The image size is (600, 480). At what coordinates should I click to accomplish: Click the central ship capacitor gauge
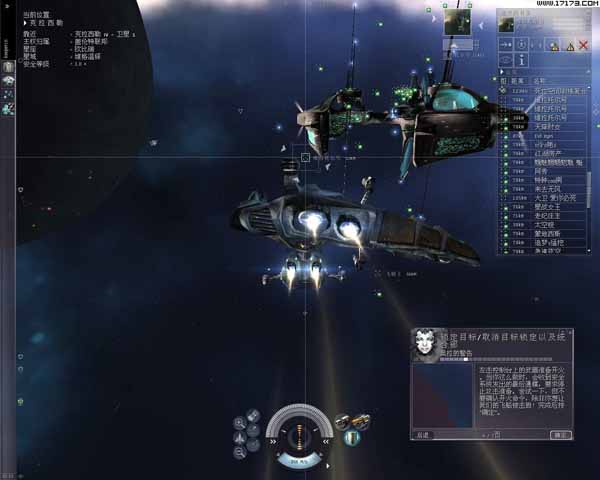(x=298, y=435)
